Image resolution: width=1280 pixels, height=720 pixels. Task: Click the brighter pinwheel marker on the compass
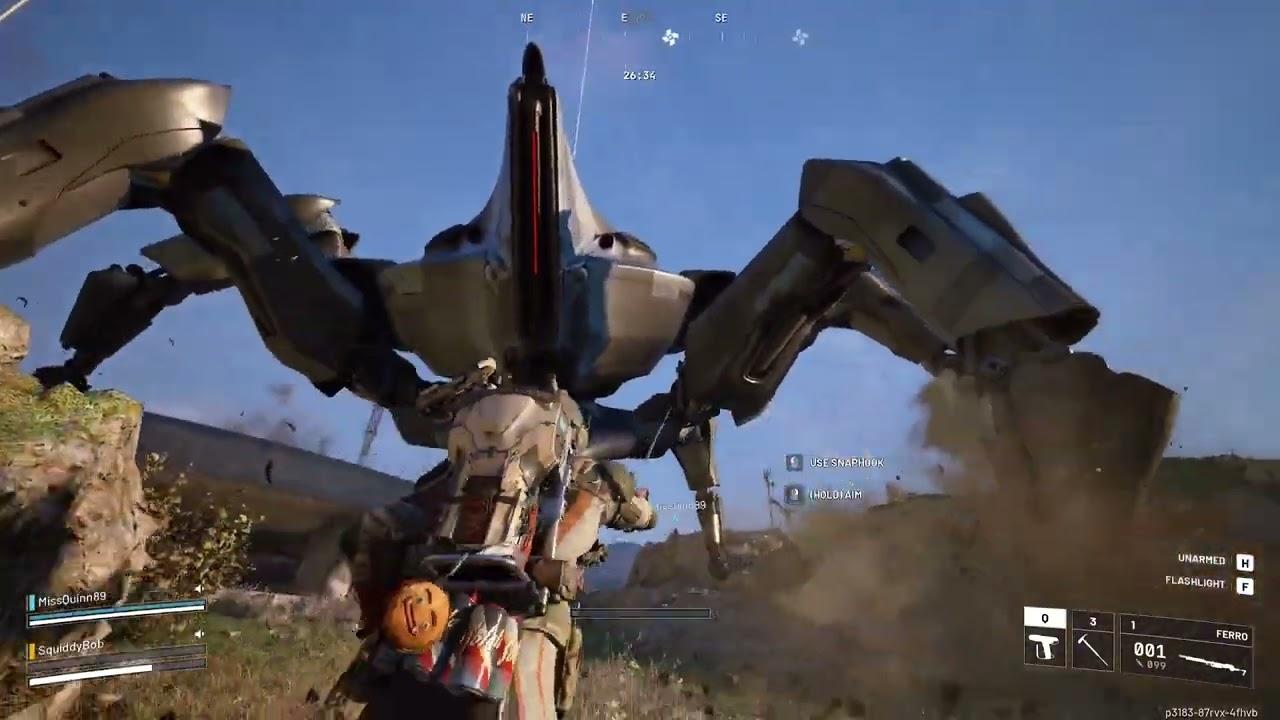pos(670,38)
